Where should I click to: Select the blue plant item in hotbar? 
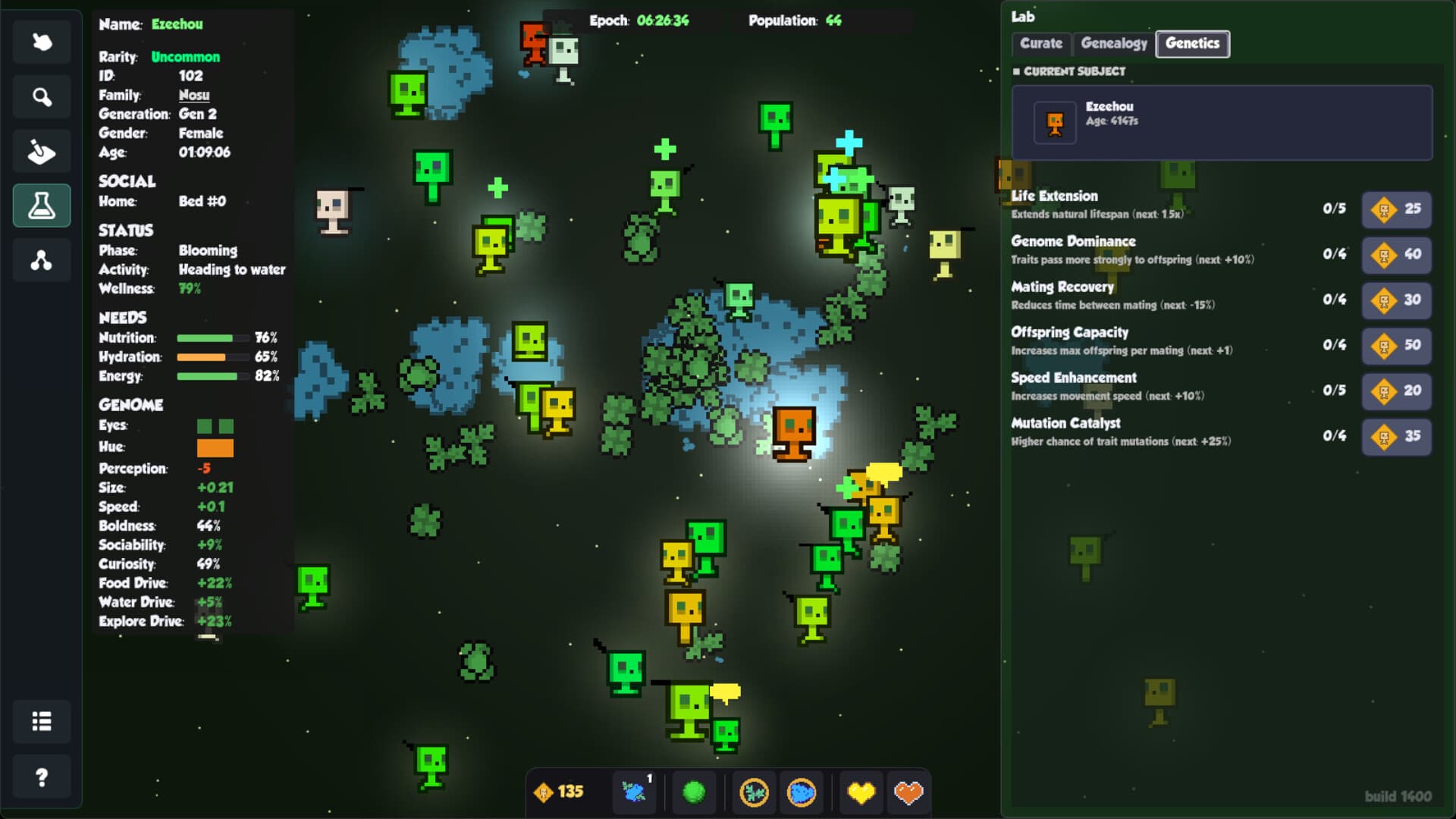click(x=634, y=792)
